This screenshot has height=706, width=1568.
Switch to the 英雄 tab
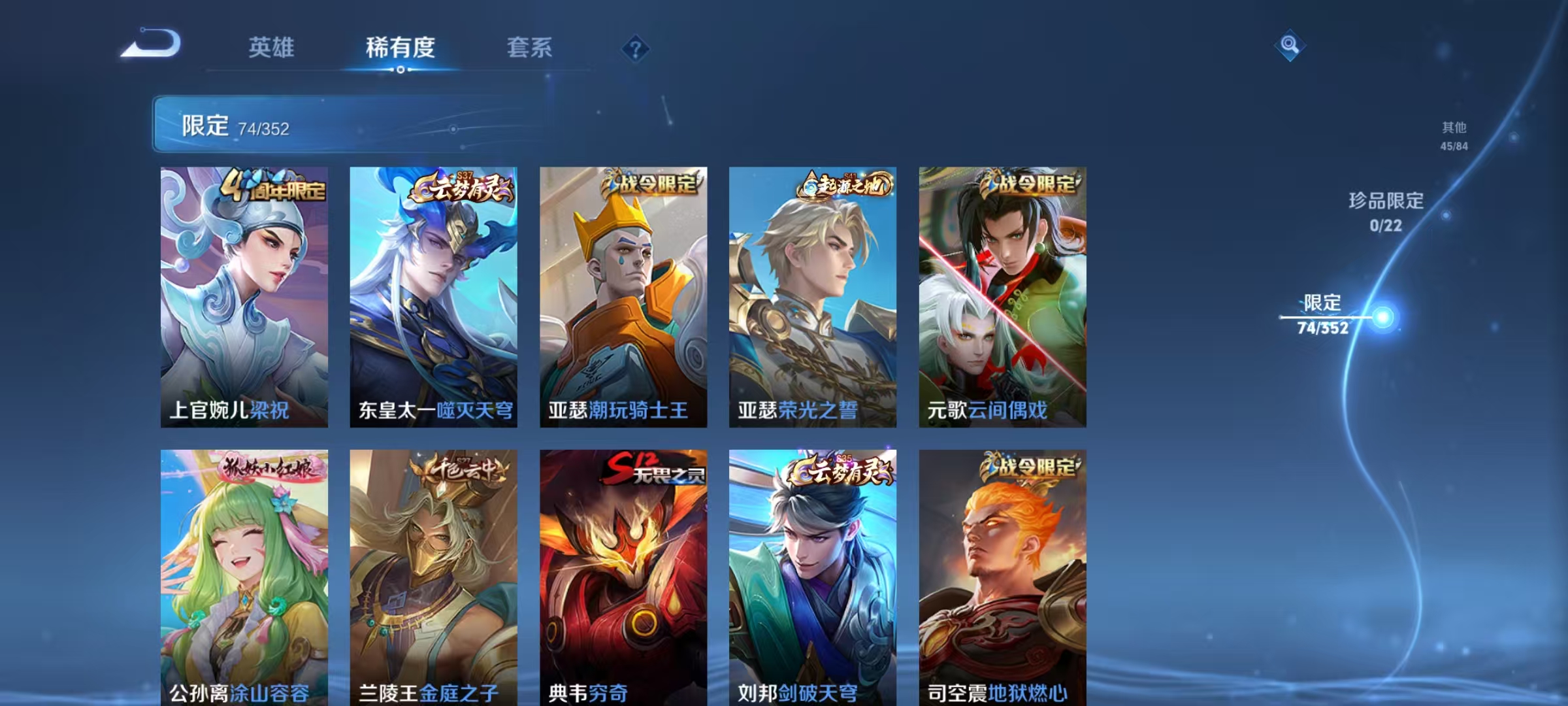[271, 48]
